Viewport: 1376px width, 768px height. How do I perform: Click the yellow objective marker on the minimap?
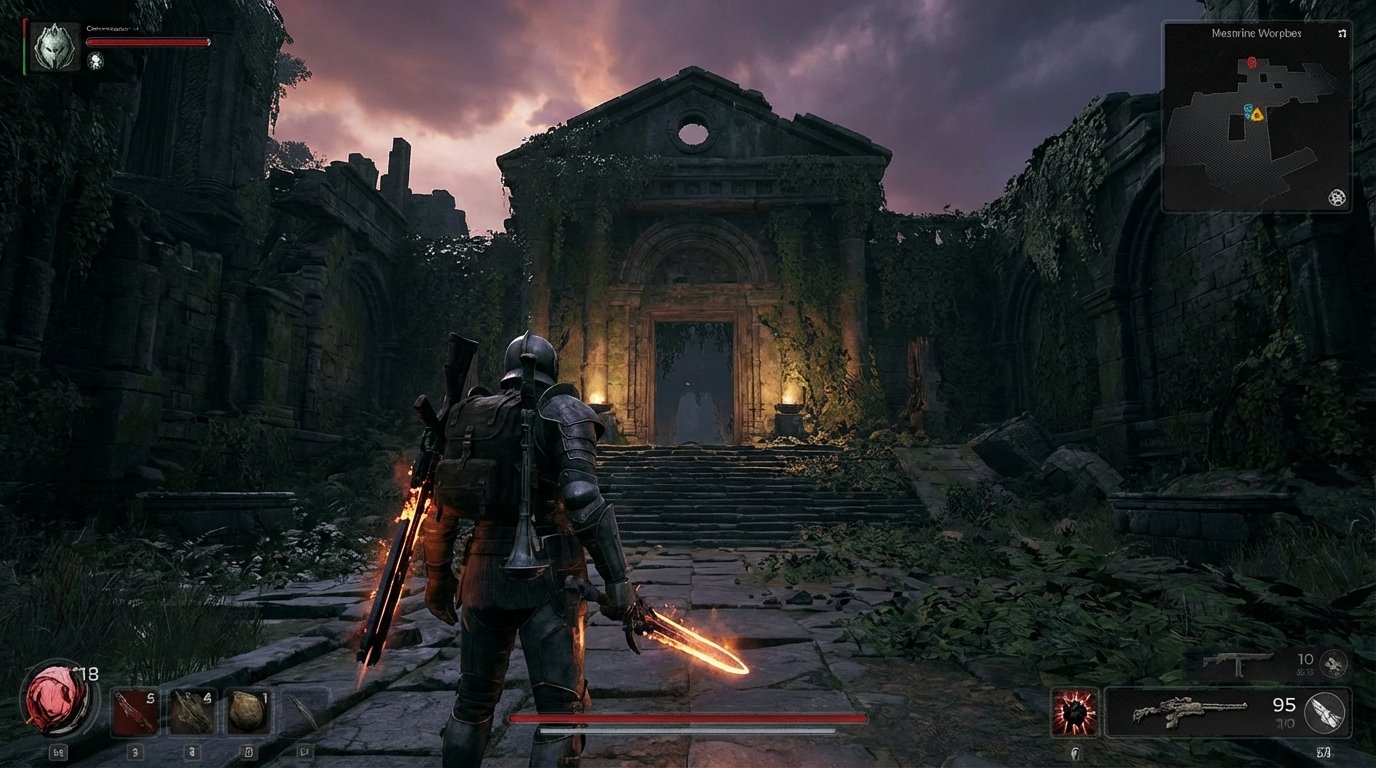pos(1256,114)
